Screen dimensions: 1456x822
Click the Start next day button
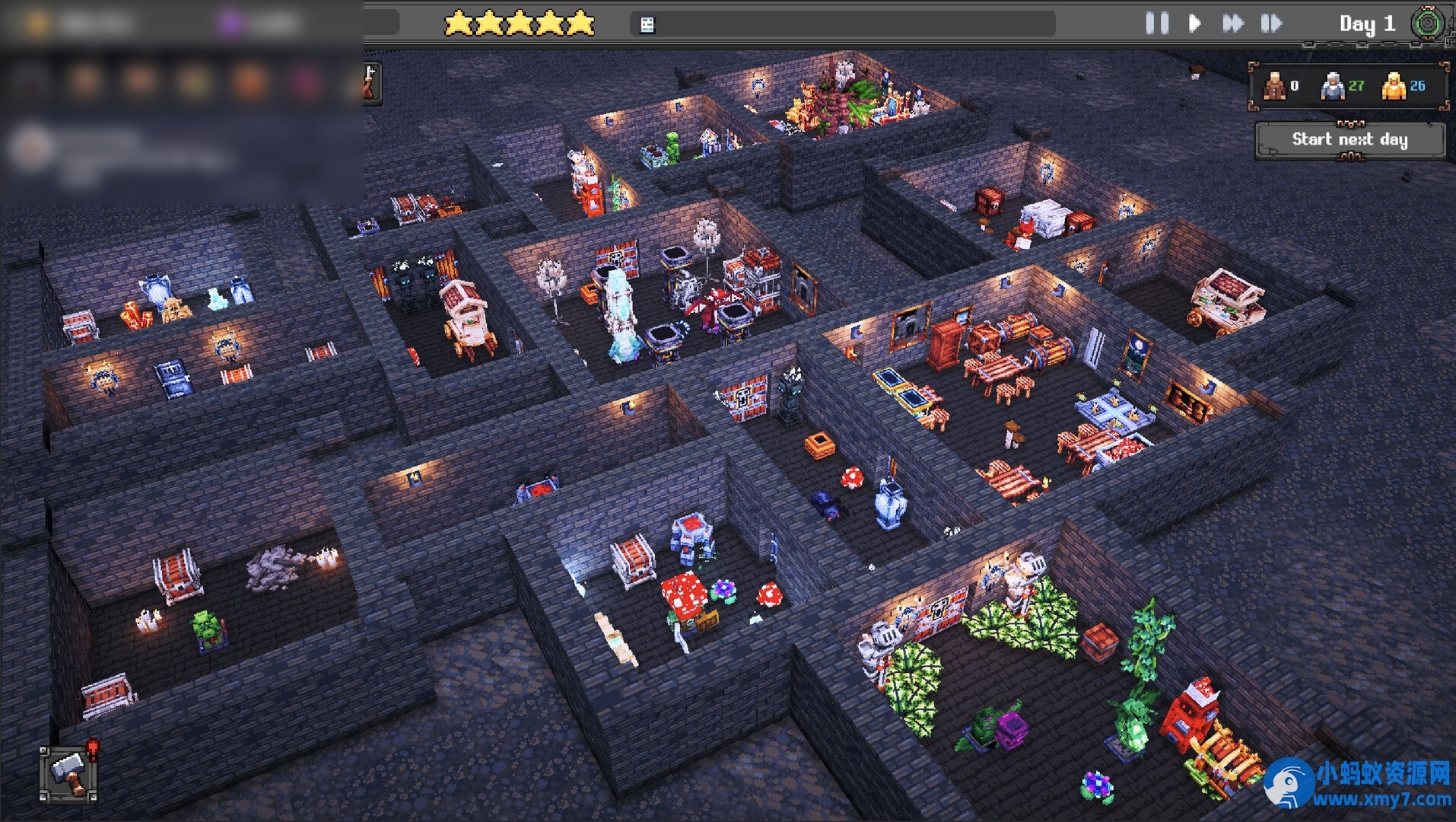coord(1350,139)
